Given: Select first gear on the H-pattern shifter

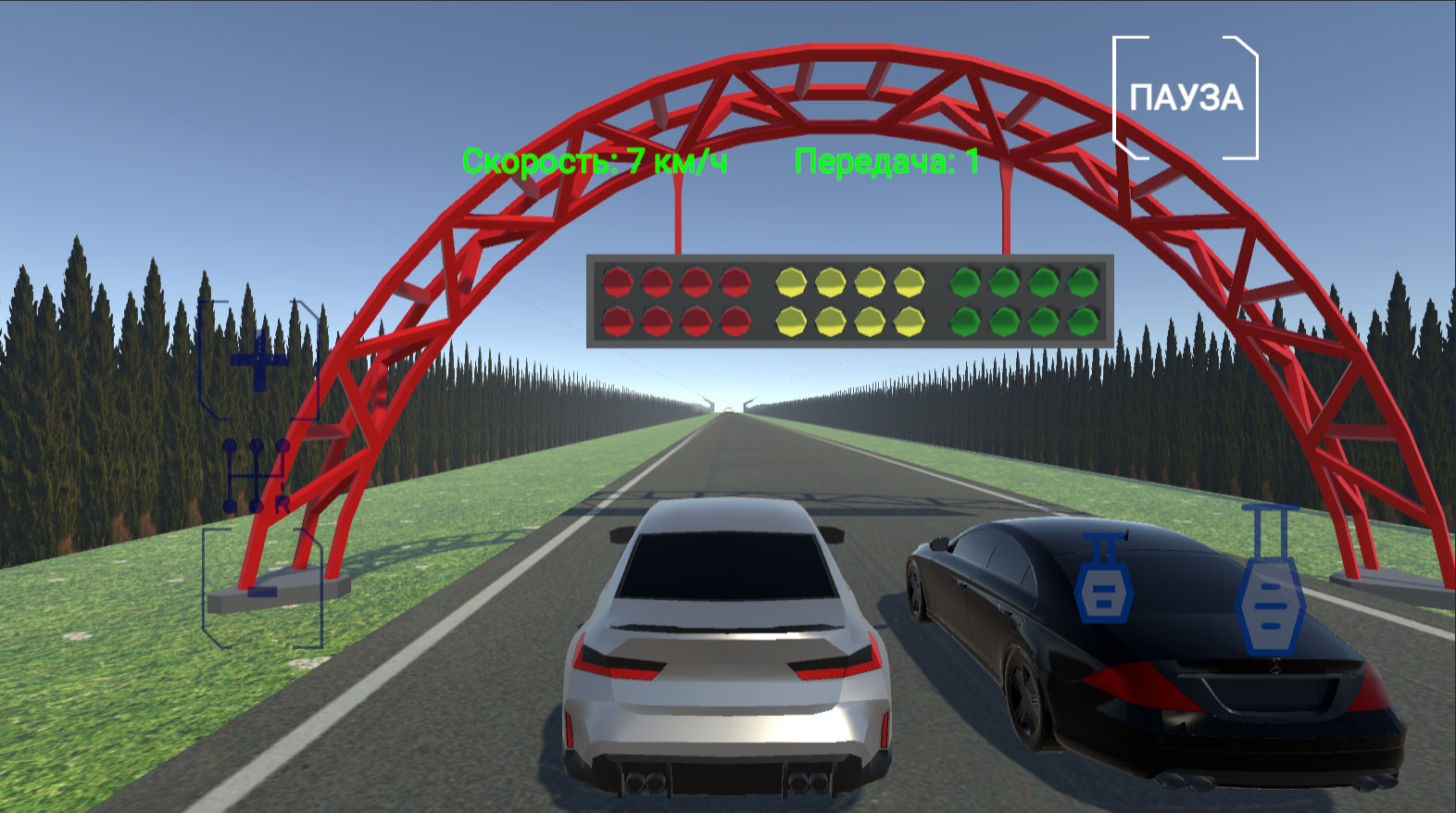Looking at the screenshot, I should pyautogui.click(x=230, y=445).
